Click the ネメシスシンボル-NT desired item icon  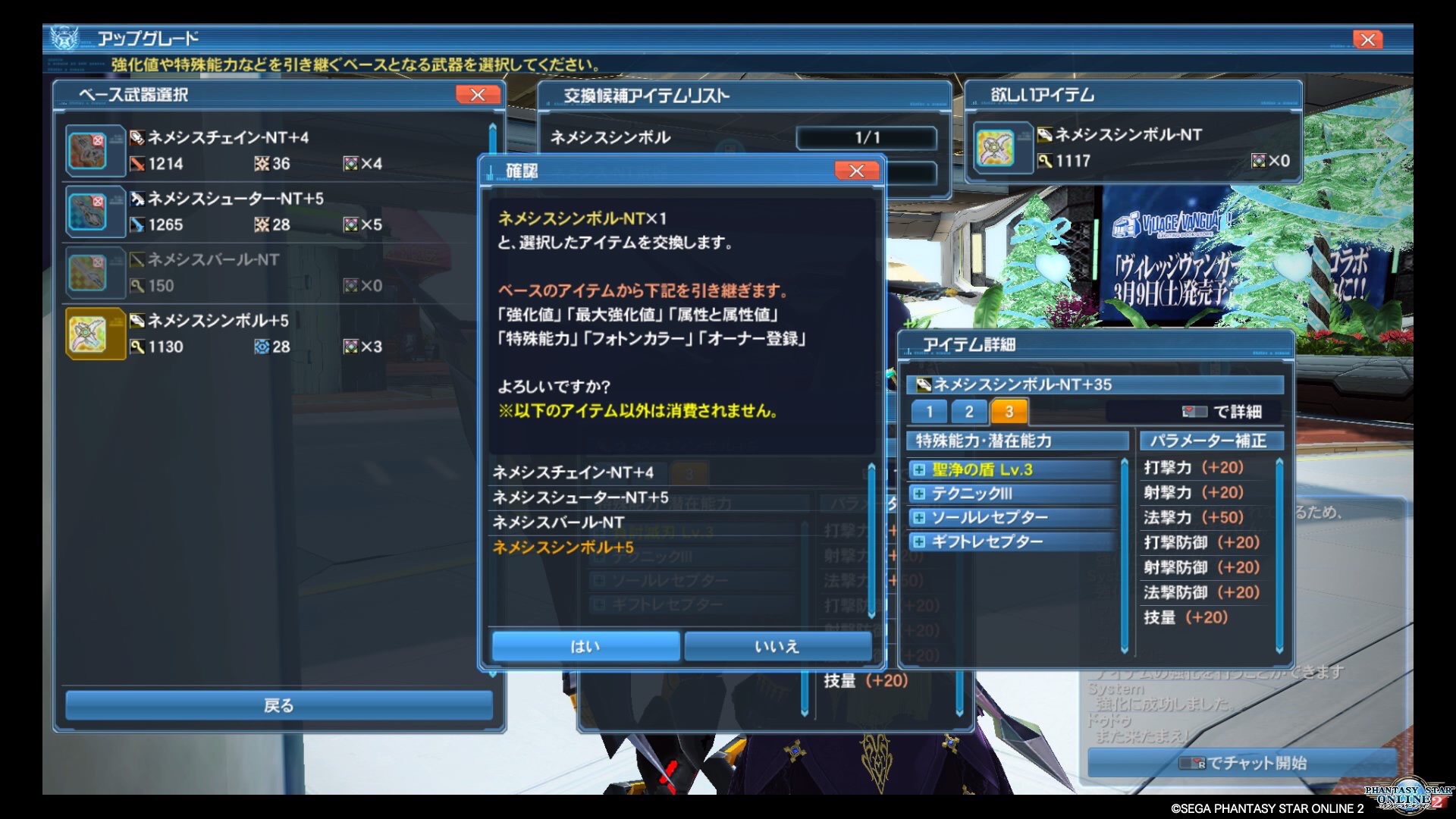(x=996, y=148)
